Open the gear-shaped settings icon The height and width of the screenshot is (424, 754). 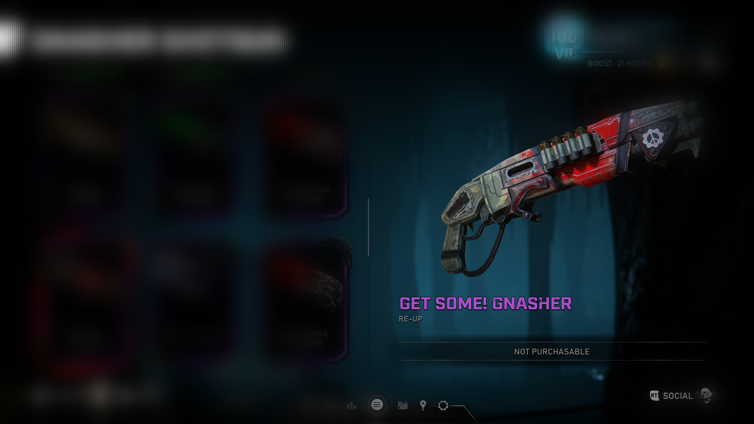(443, 406)
